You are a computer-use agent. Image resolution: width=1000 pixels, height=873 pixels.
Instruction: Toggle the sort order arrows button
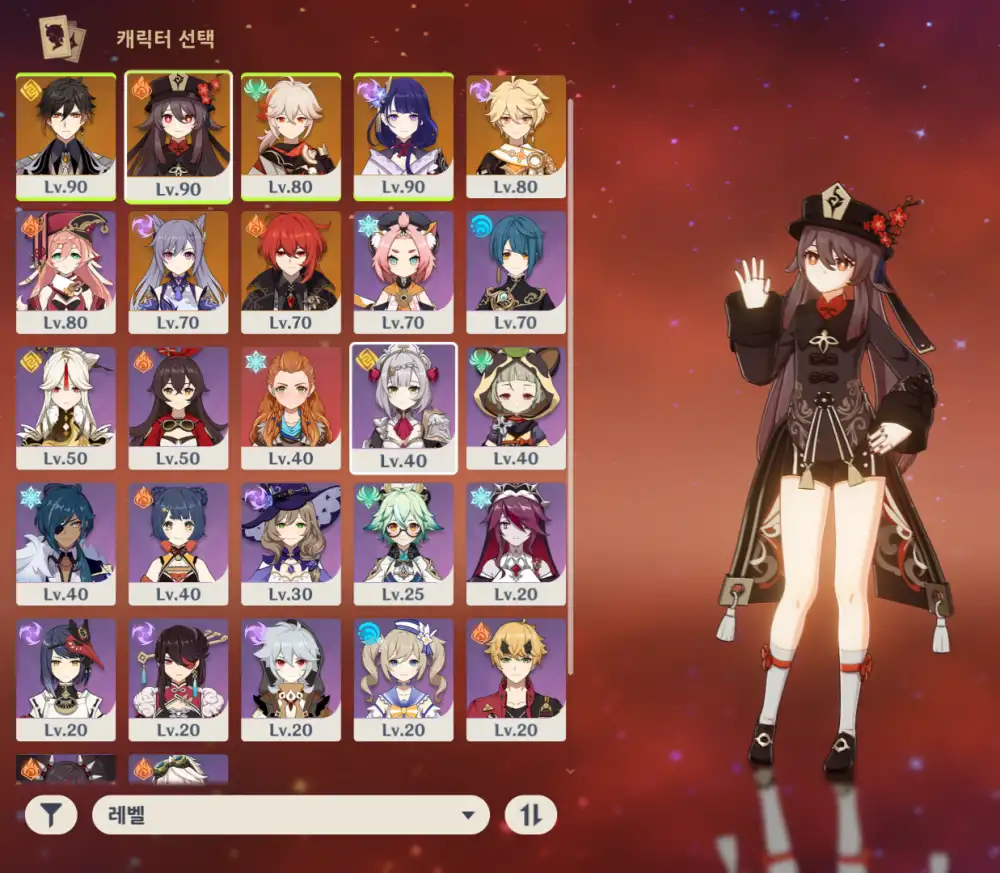[x=531, y=815]
